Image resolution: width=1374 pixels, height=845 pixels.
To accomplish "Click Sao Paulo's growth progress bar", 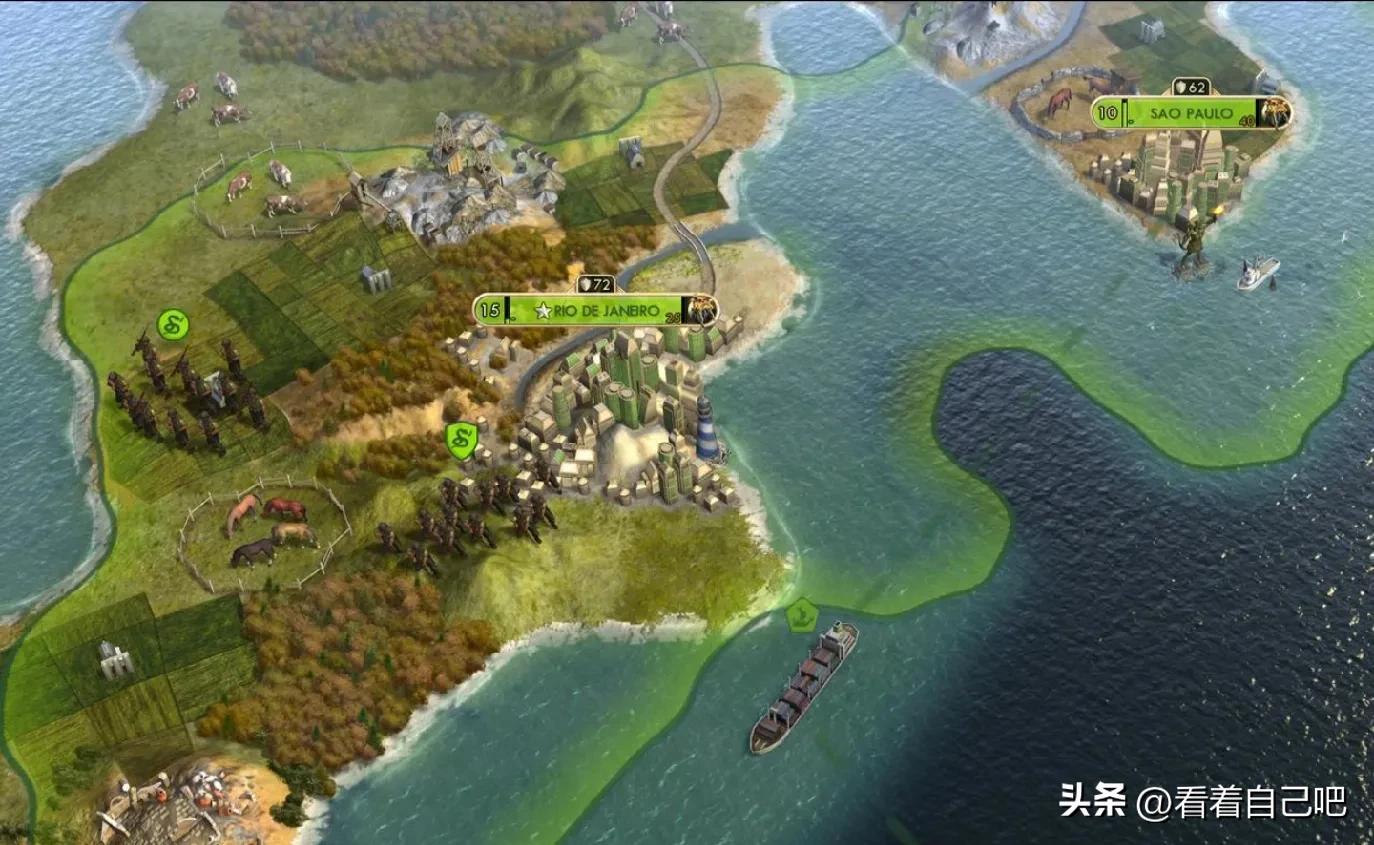I will pos(1124,112).
